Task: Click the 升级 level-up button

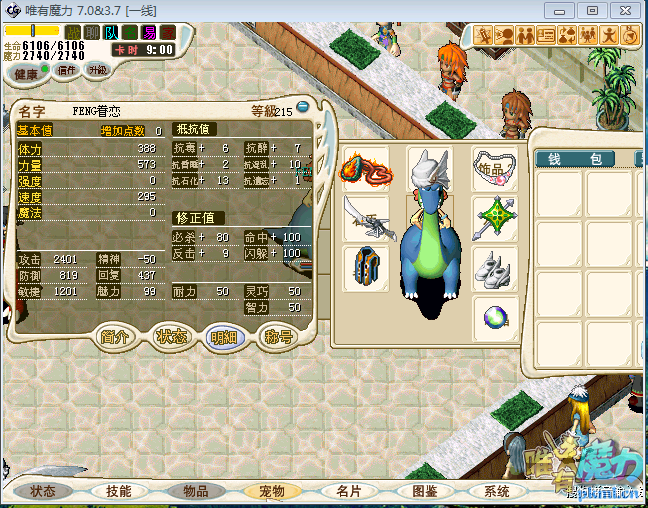Action: pyautogui.click(x=97, y=71)
